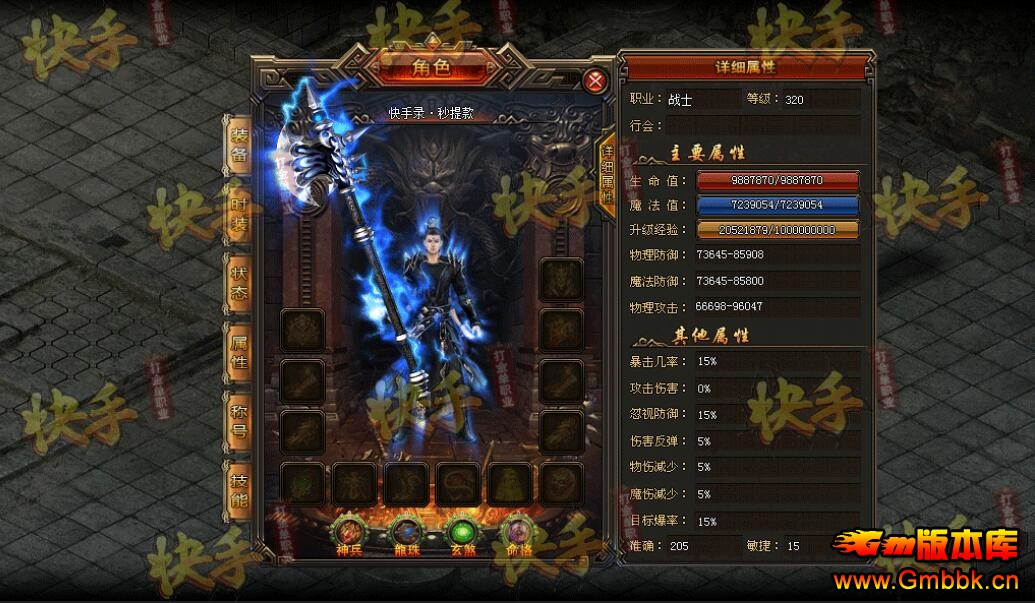Open the 时装 (Fashion) tab
This screenshot has height=603, width=1035.
[x=239, y=213]
